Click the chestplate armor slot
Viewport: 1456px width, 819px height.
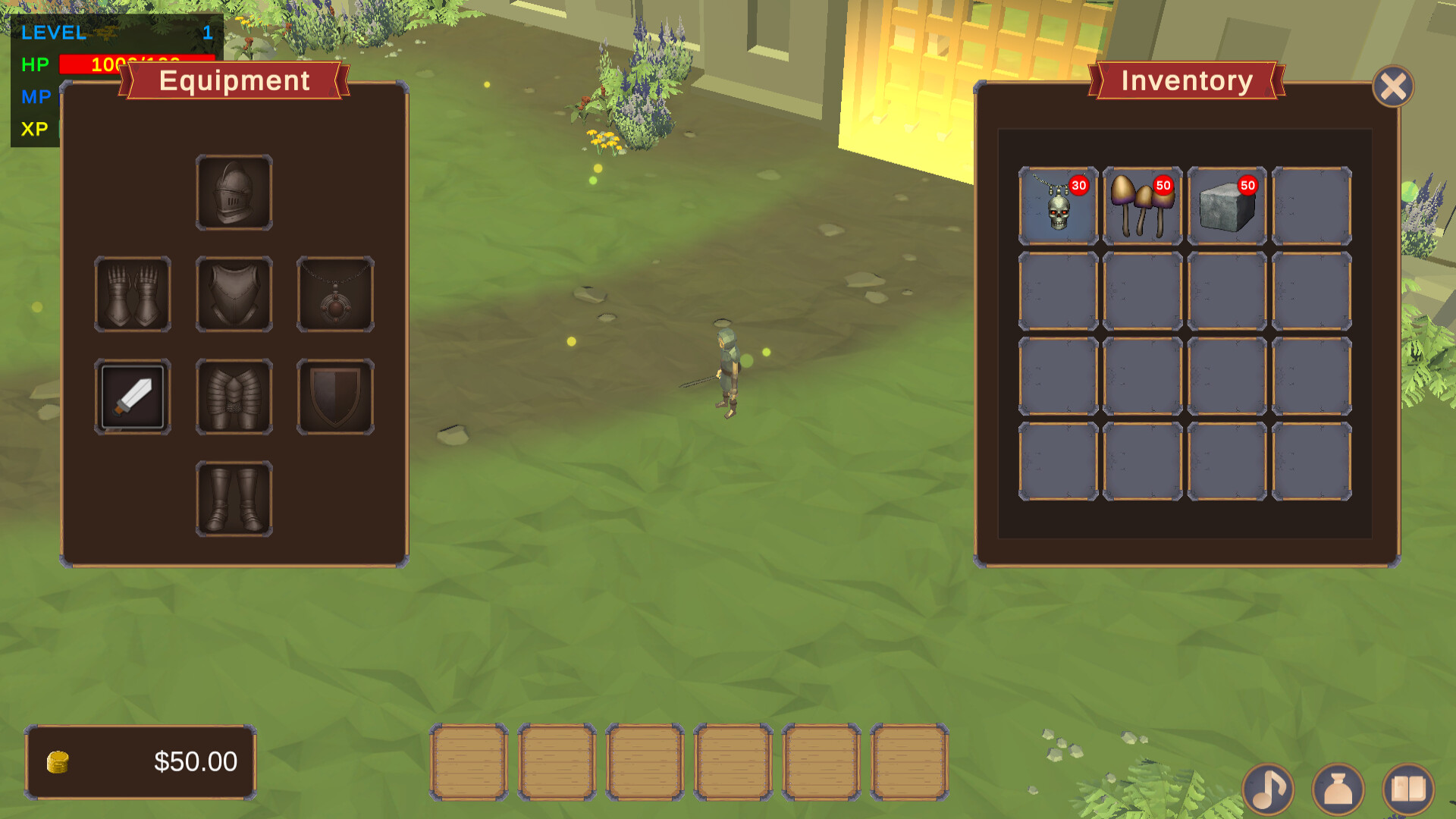click(x=234, y=294)
